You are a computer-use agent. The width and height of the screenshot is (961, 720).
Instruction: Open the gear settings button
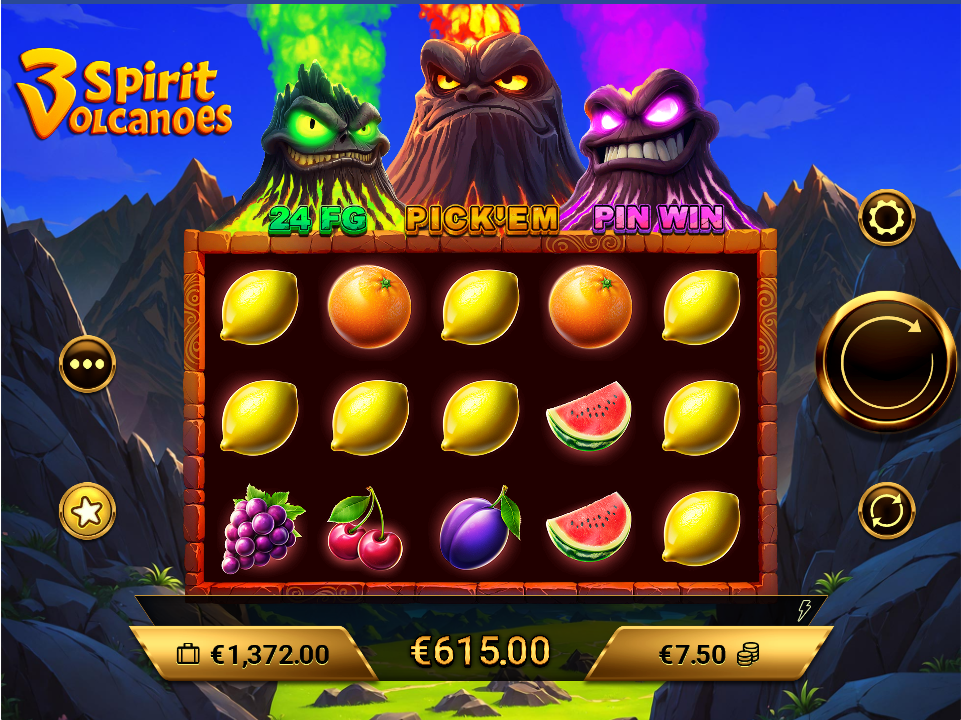click(886, 218)
